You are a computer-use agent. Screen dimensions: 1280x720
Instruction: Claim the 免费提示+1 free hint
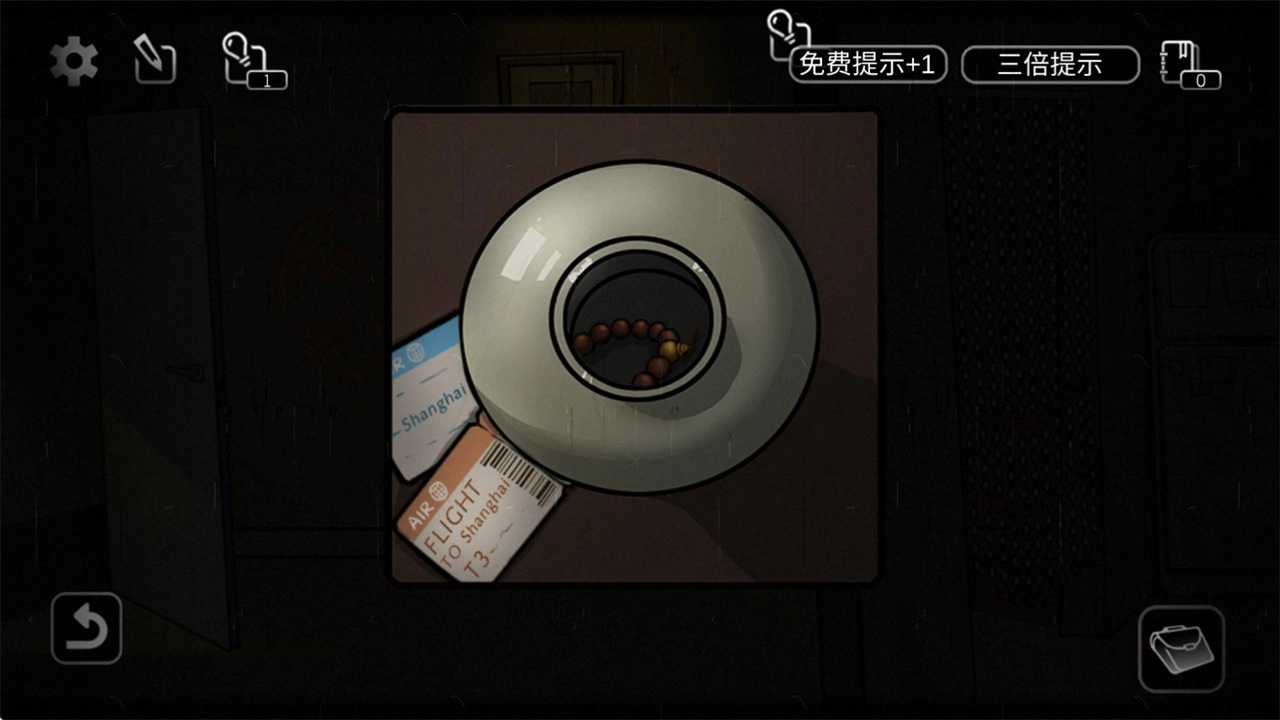point(867,65)
